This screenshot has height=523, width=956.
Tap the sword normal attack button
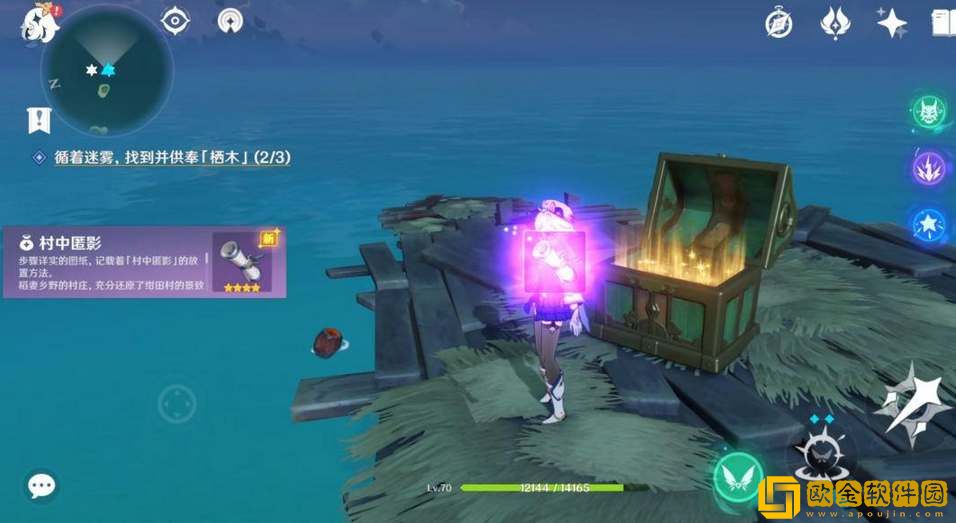(x=910, y=403)
